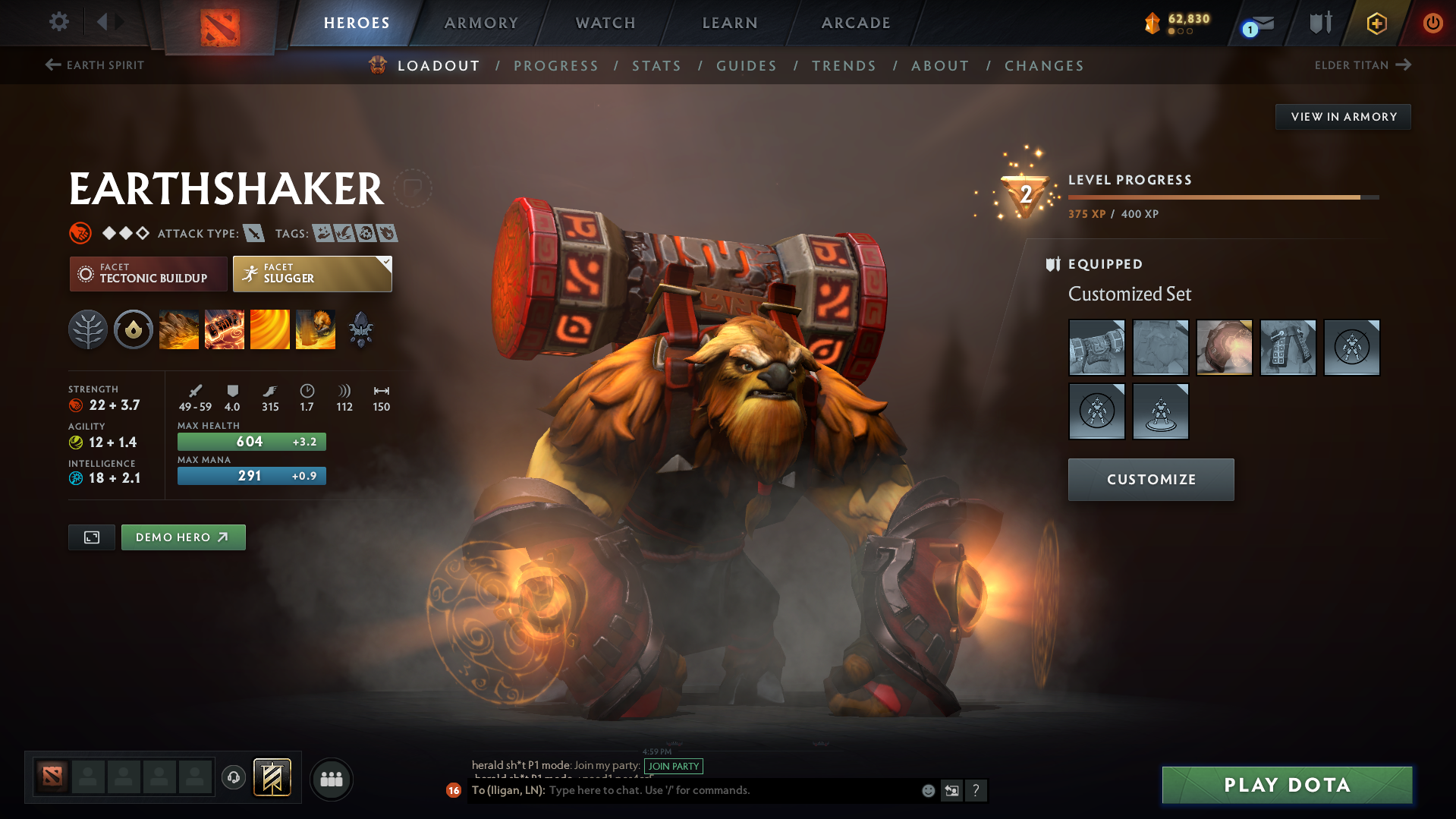Open the voice chat headset icon
The width and height of the screenshot is (1456, 819).
pyautogui.click(x=233, y=779)
